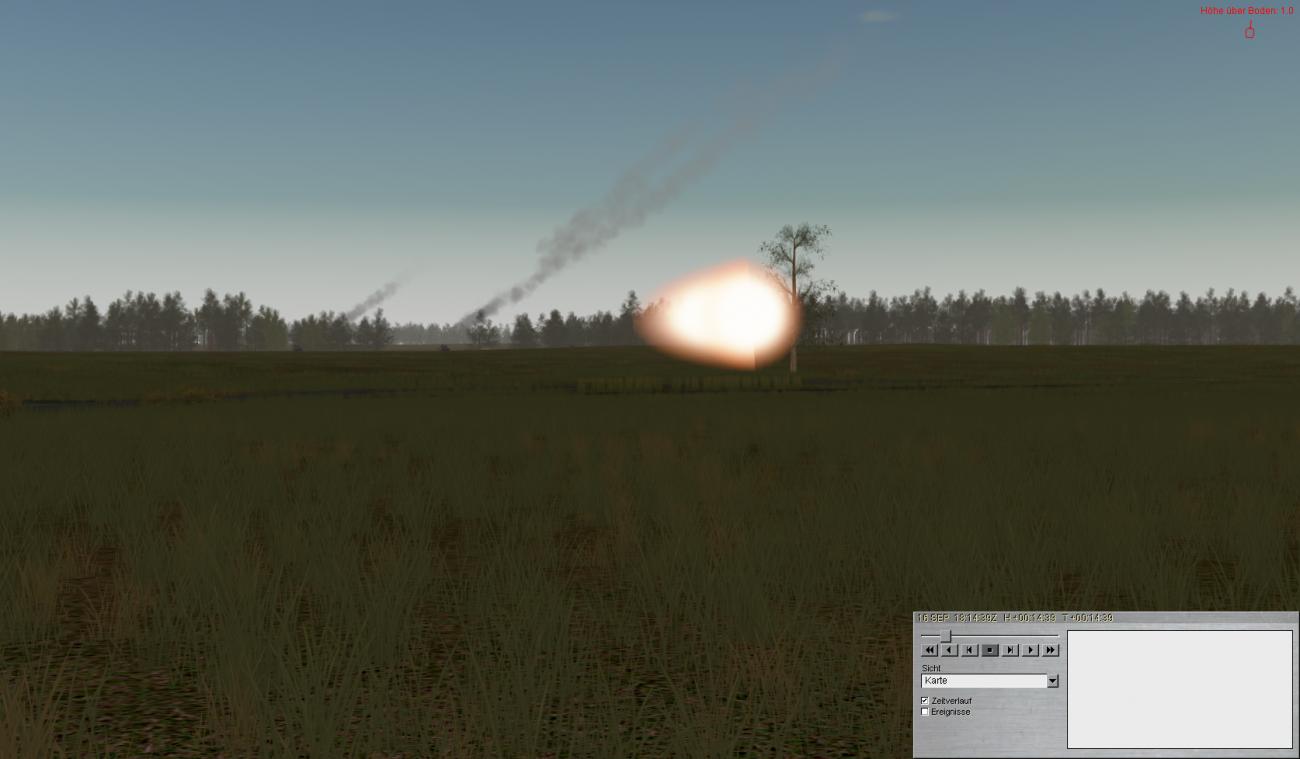Stop the replay playback

(990, 650)
